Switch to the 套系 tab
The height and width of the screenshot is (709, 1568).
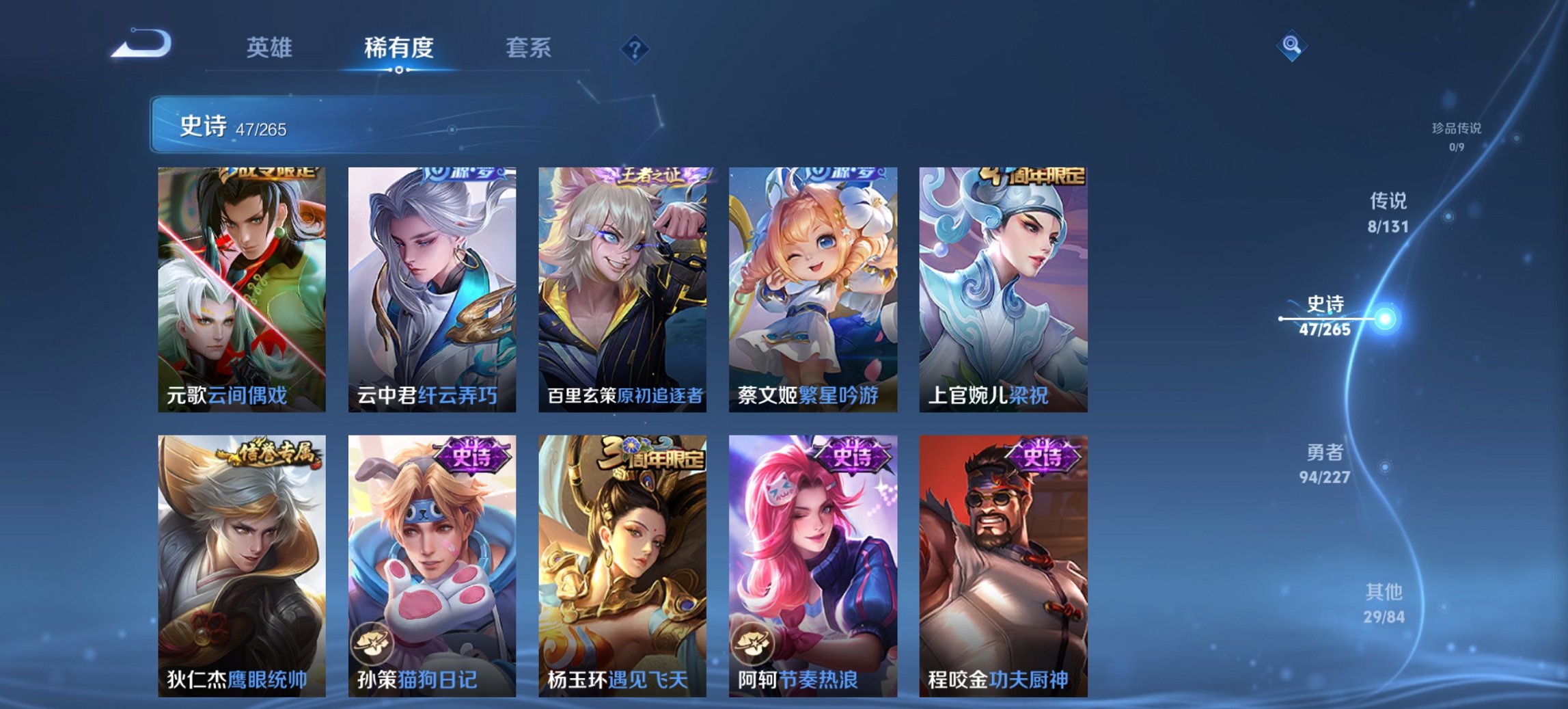tap(529, 48)
